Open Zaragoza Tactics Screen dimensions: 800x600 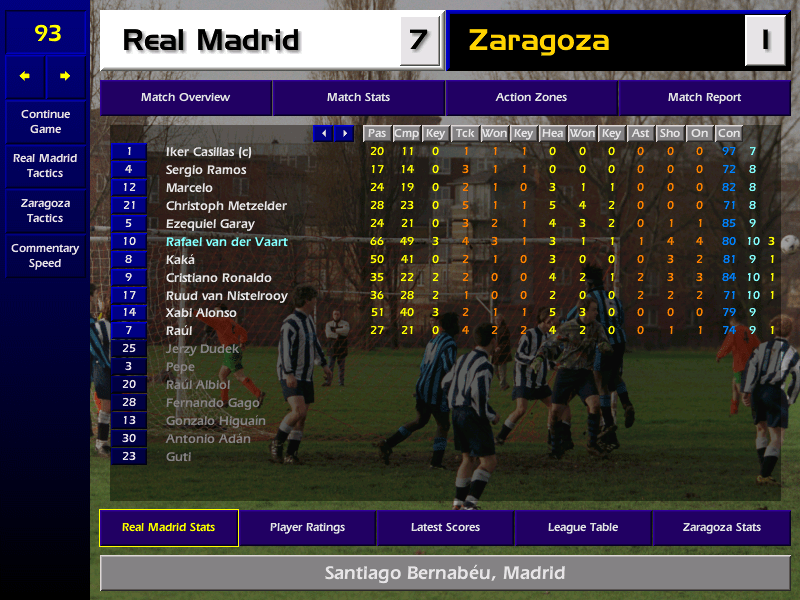(45, 211)
